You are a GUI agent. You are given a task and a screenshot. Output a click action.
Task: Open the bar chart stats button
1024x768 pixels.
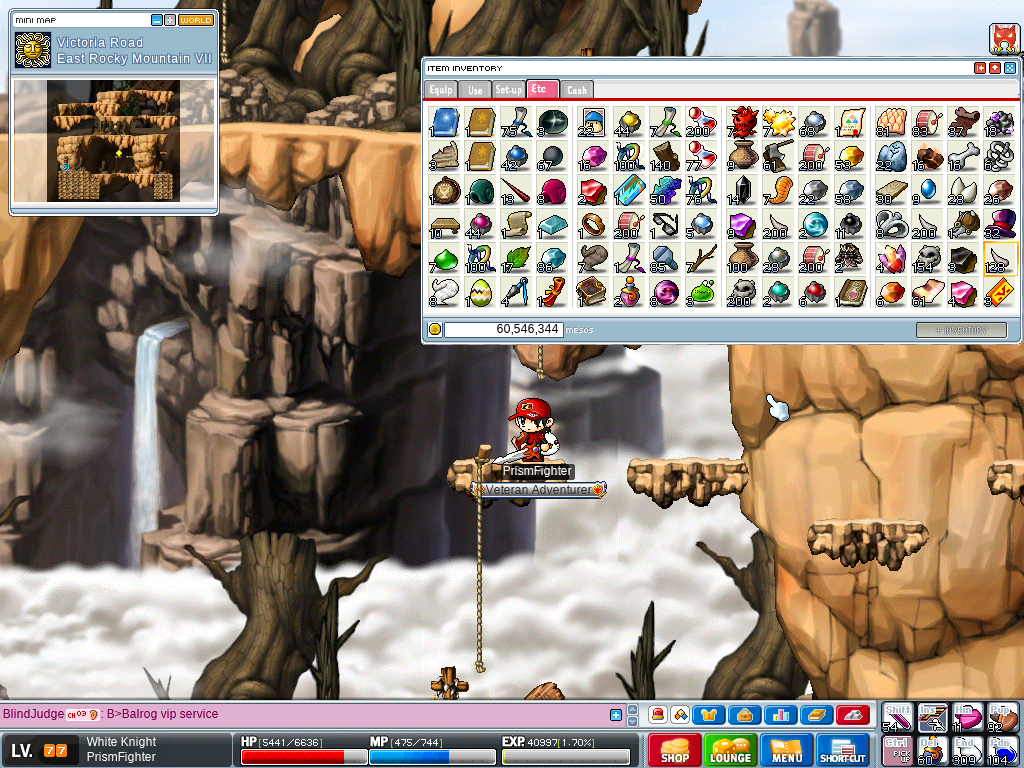(x=780, y=715)
